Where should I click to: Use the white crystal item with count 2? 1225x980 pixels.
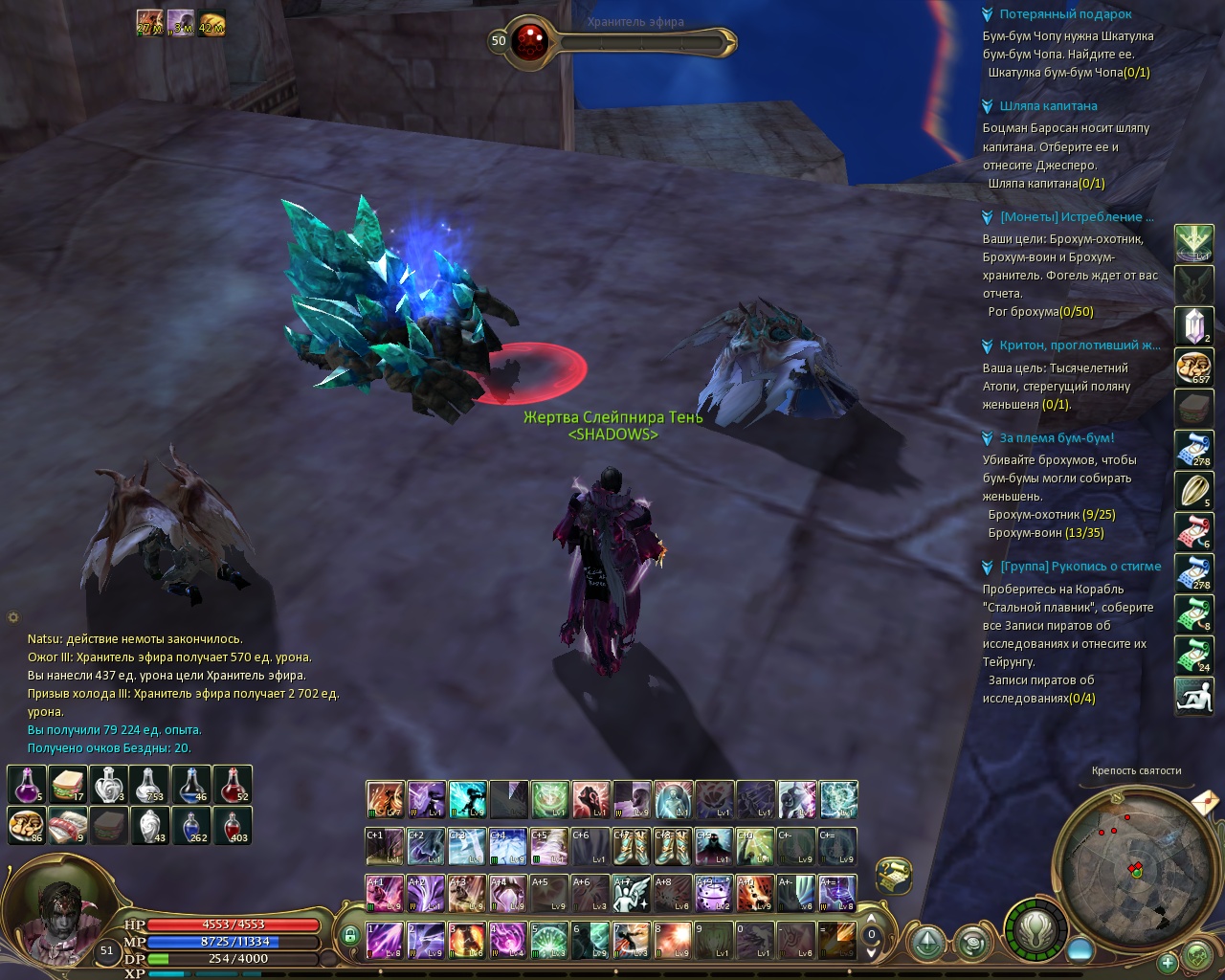(1193, 326)
